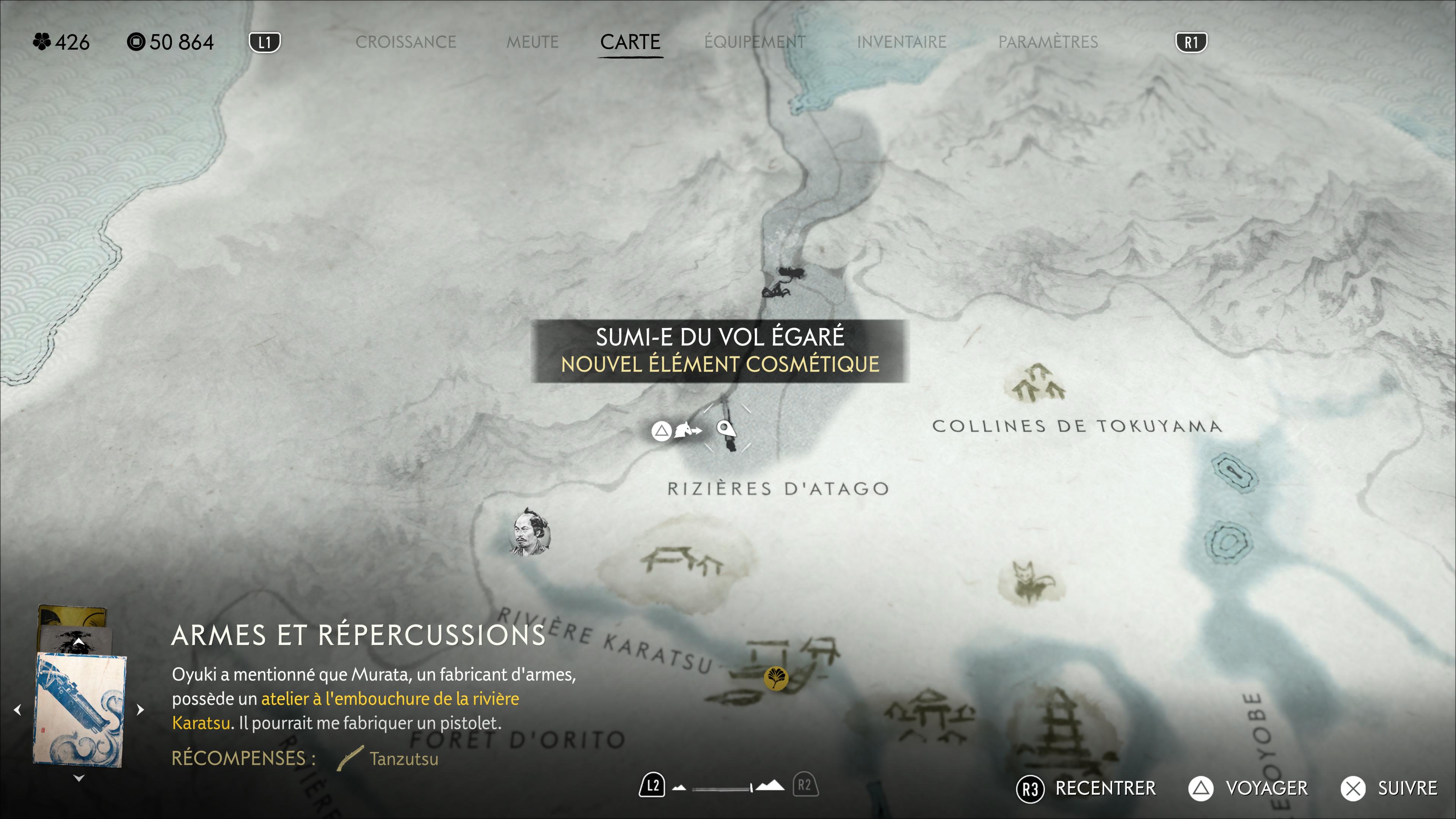Show the previous quest card with left arrow

[17, 709]
